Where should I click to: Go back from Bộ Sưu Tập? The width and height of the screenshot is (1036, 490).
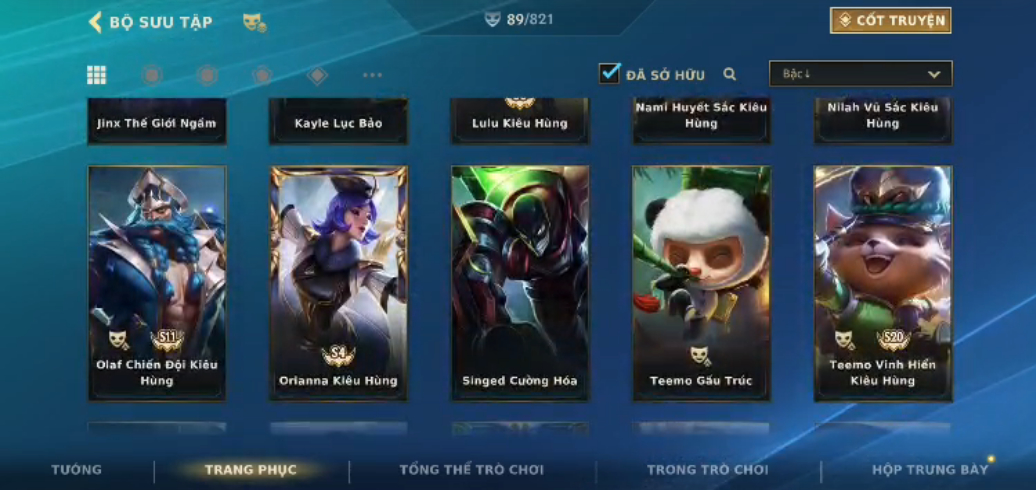coord(96,22)
